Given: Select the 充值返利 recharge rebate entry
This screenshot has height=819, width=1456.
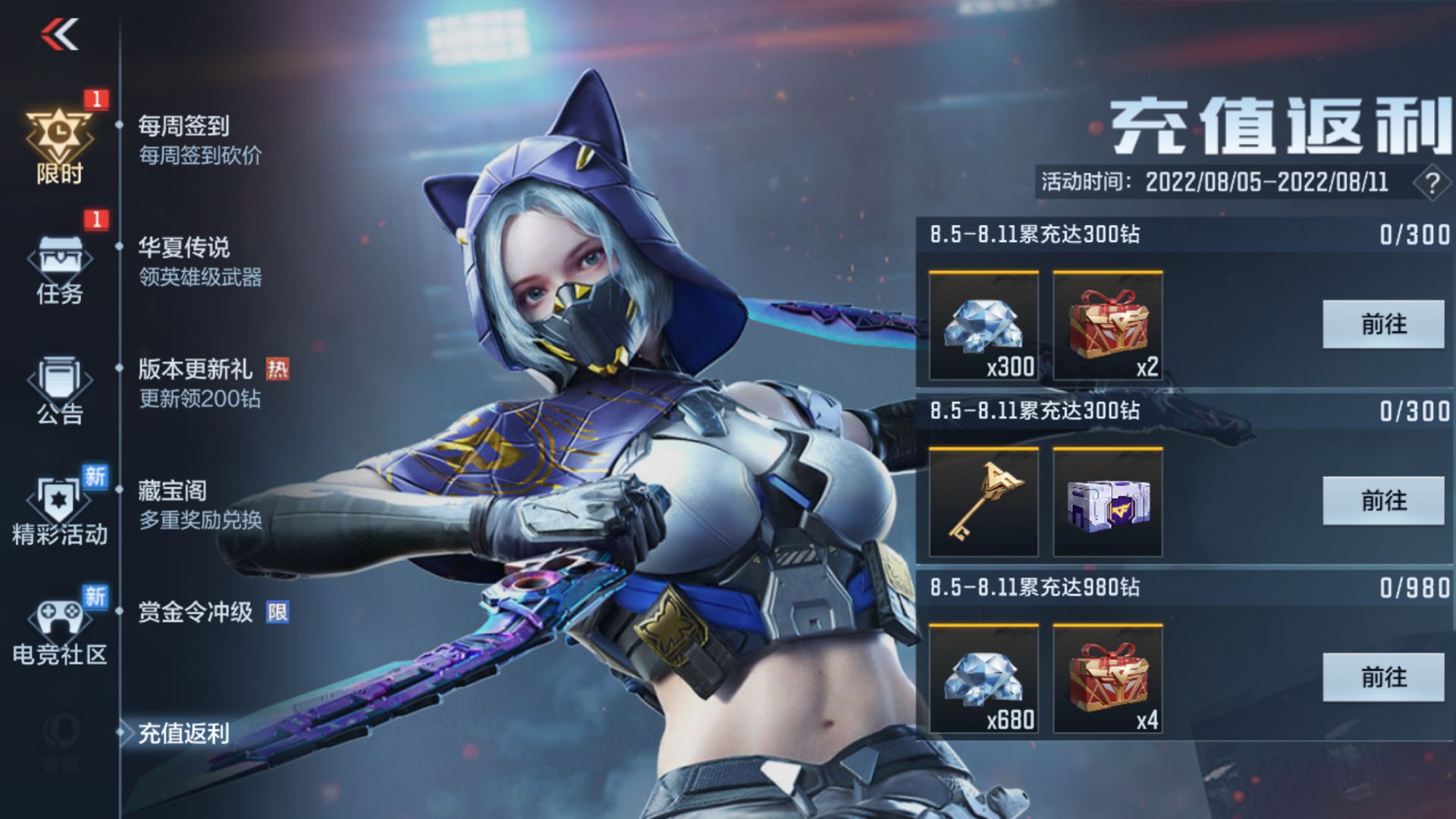Looking at the screenshot, I should point(184,733).
